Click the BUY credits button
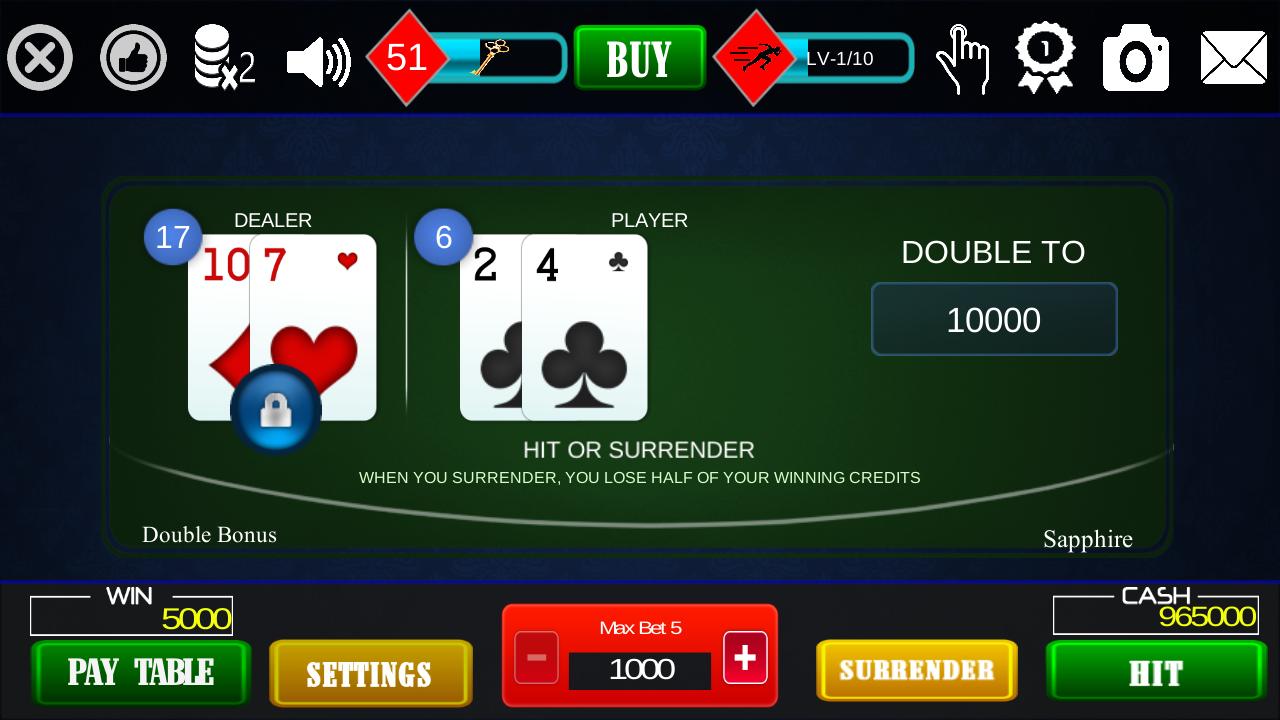1280x720 pixels. [640, 58]
